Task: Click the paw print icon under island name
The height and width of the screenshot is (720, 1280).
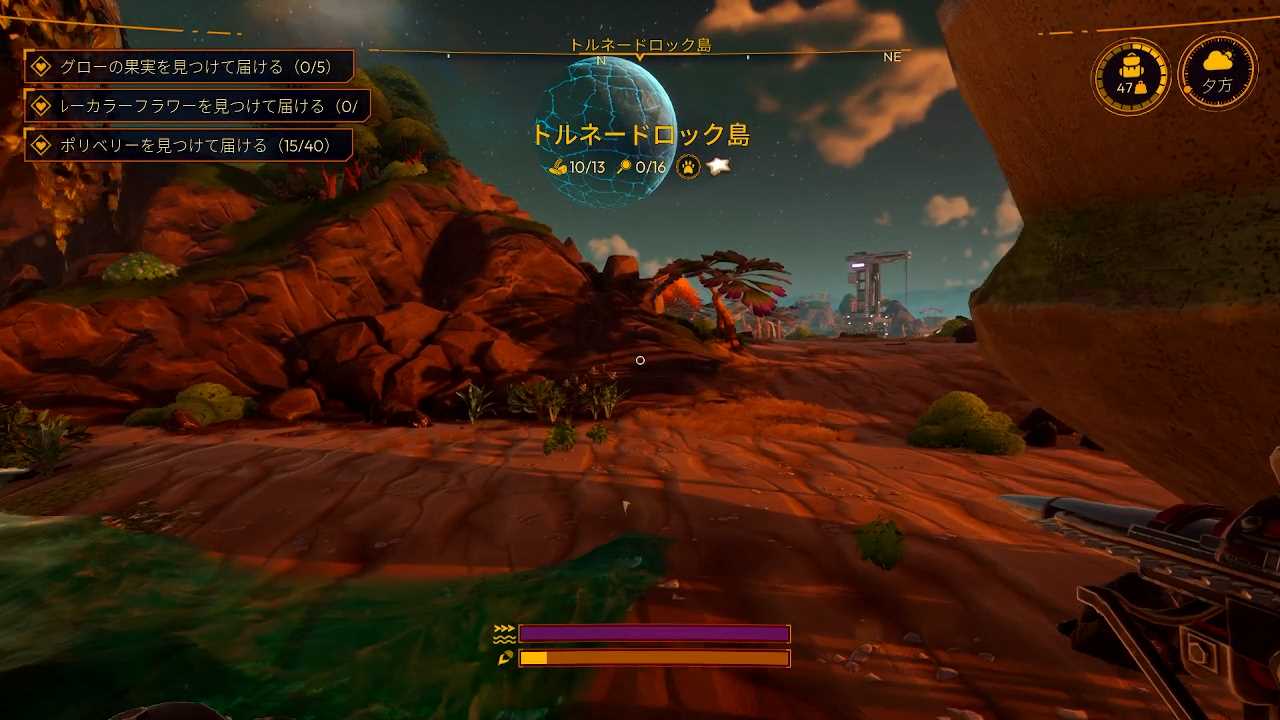Action: coord(687,167)
